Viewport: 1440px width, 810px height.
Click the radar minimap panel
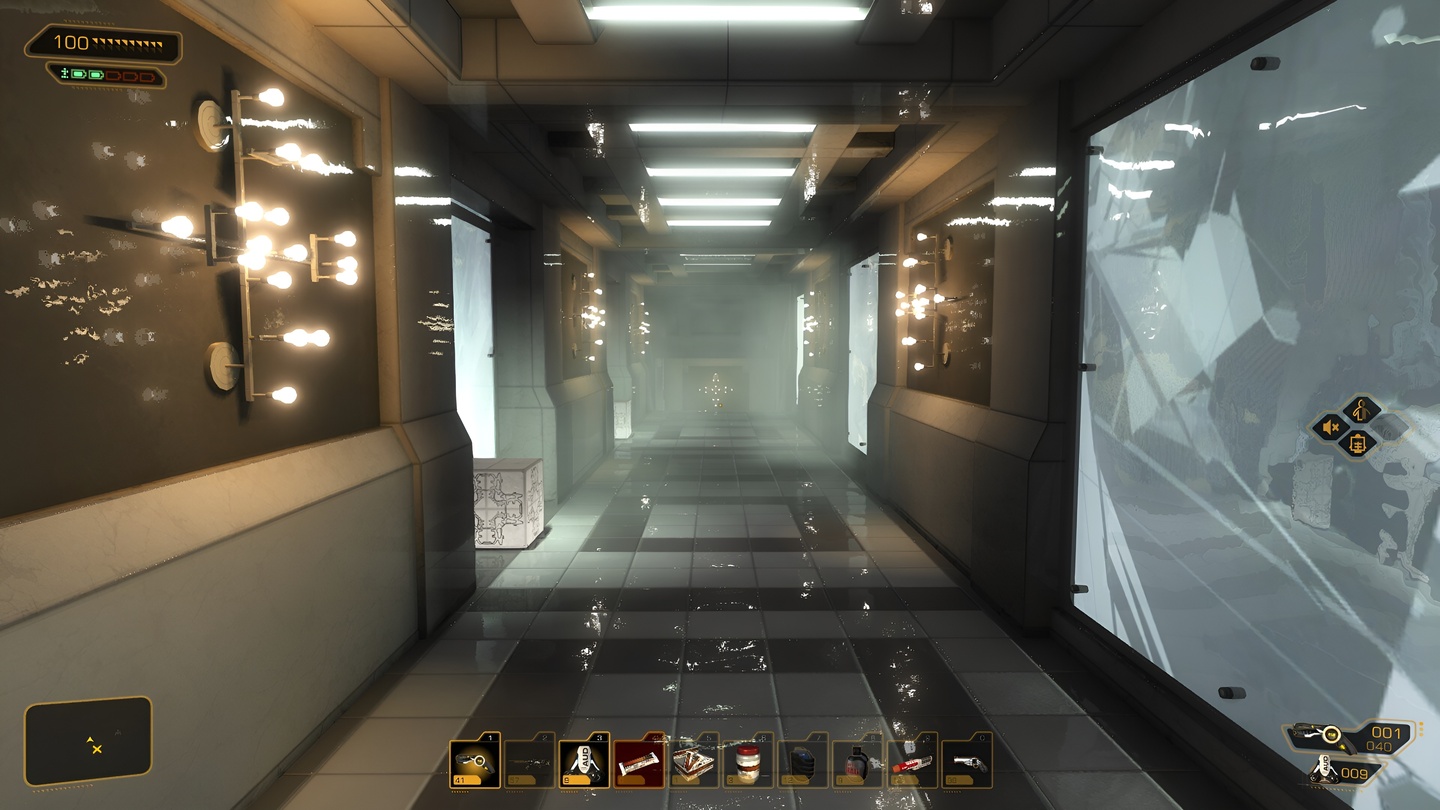[89, 741]
